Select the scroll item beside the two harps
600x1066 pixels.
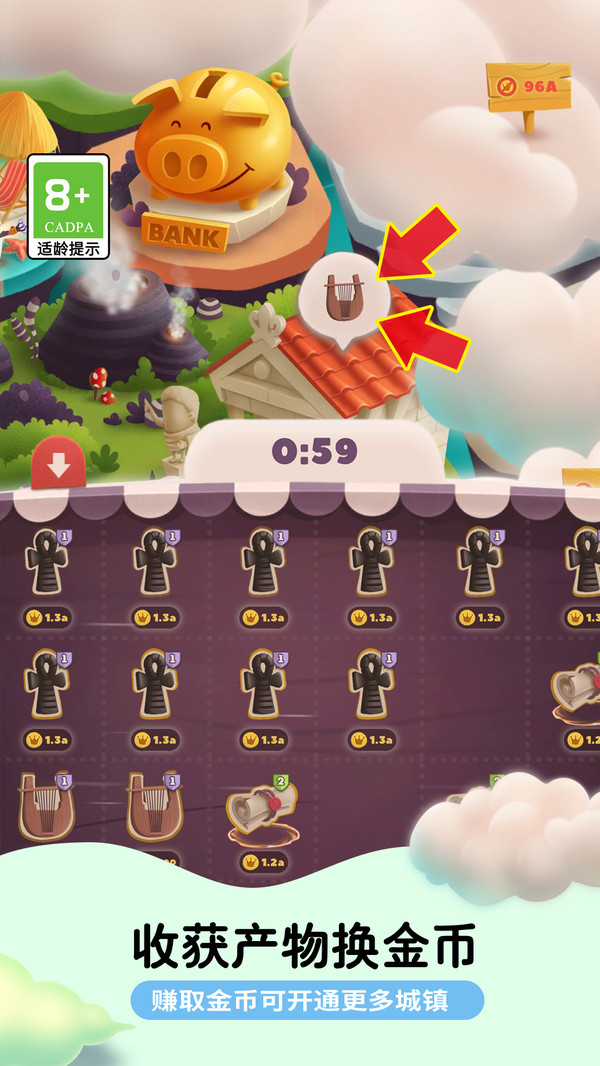click(260, 811)
